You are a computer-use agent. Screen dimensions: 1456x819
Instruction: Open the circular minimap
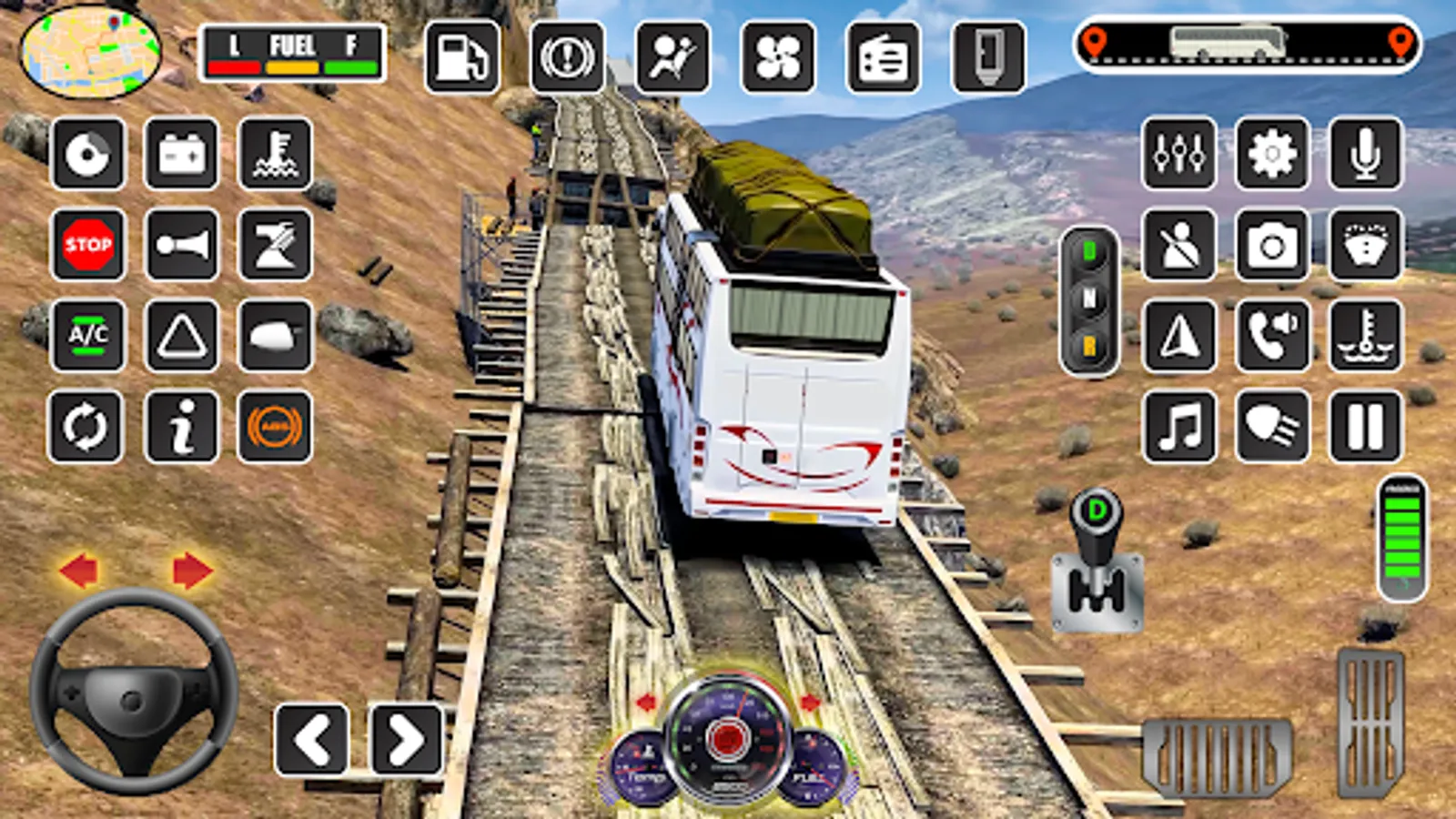[89, 51]
